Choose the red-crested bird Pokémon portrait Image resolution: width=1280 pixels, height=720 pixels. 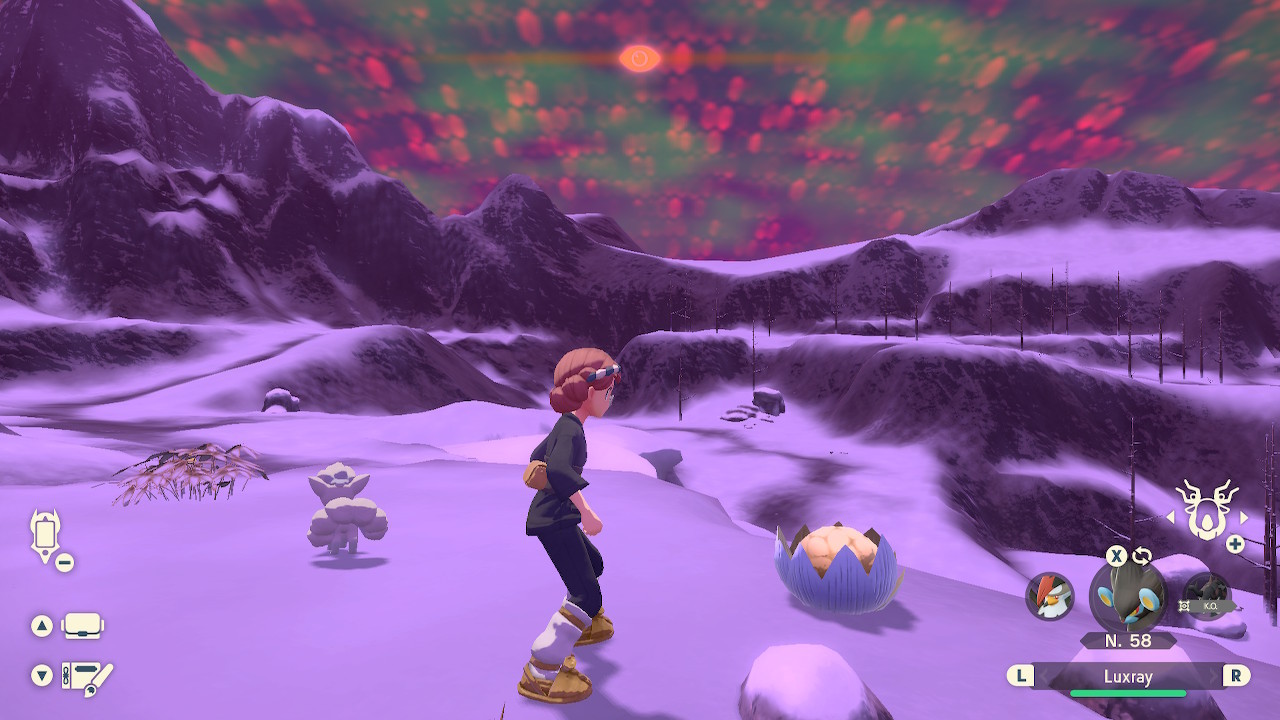tap(1050, 596)
